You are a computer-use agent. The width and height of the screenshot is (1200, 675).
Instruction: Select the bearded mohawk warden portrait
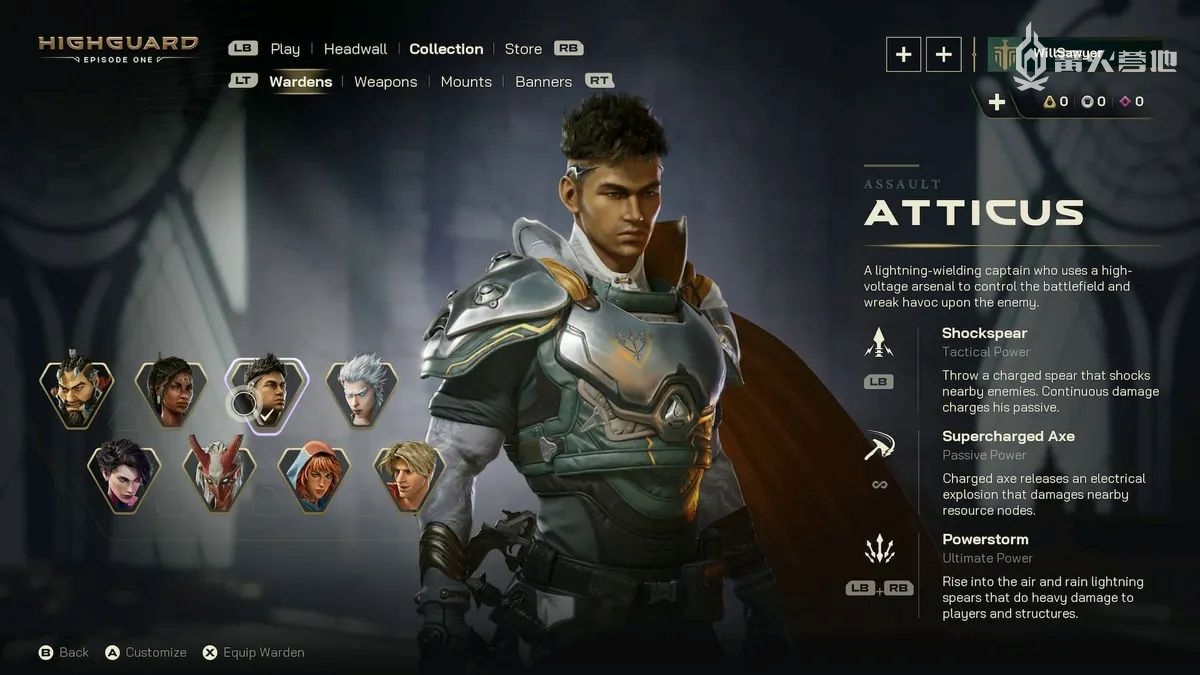pos(77,390)
